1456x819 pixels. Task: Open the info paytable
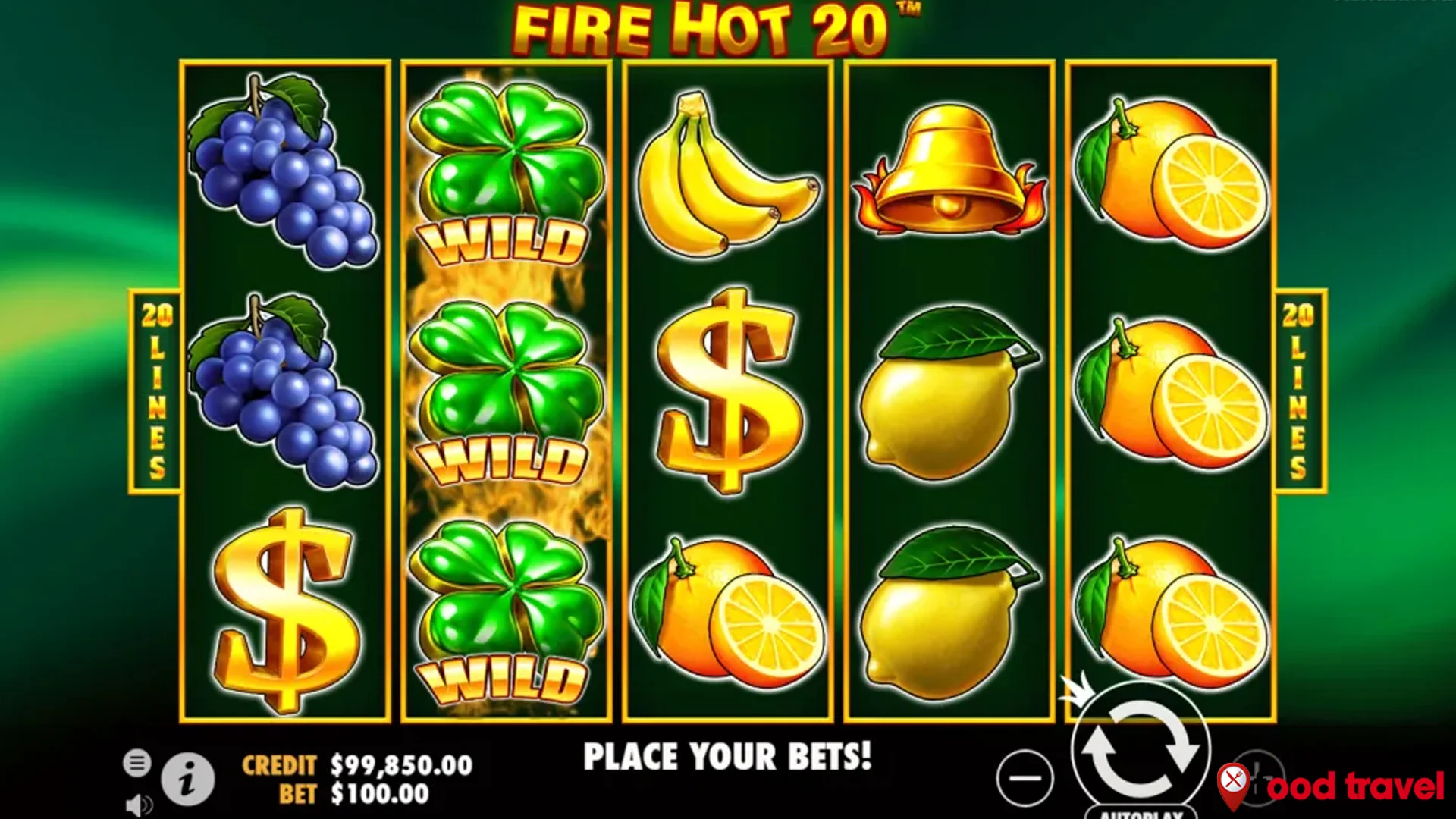pyautogui.click(x=186, y=778)
